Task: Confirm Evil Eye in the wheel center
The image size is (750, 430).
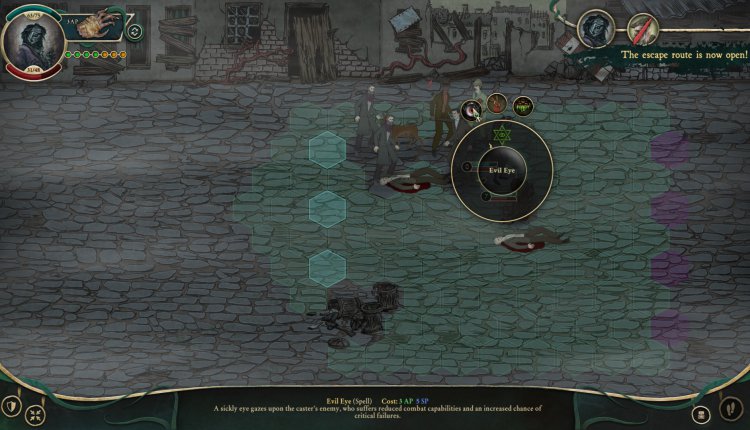Action: [x=501, y=171]
